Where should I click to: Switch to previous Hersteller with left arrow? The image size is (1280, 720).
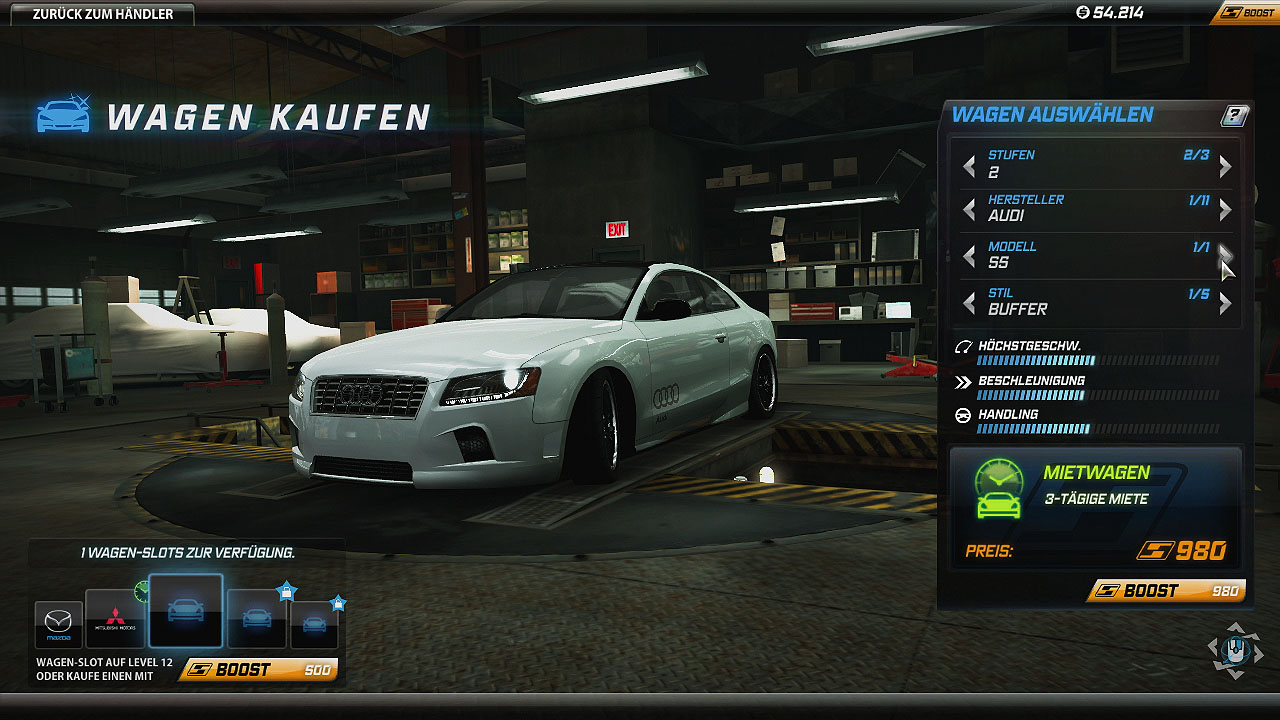[968, 209]
